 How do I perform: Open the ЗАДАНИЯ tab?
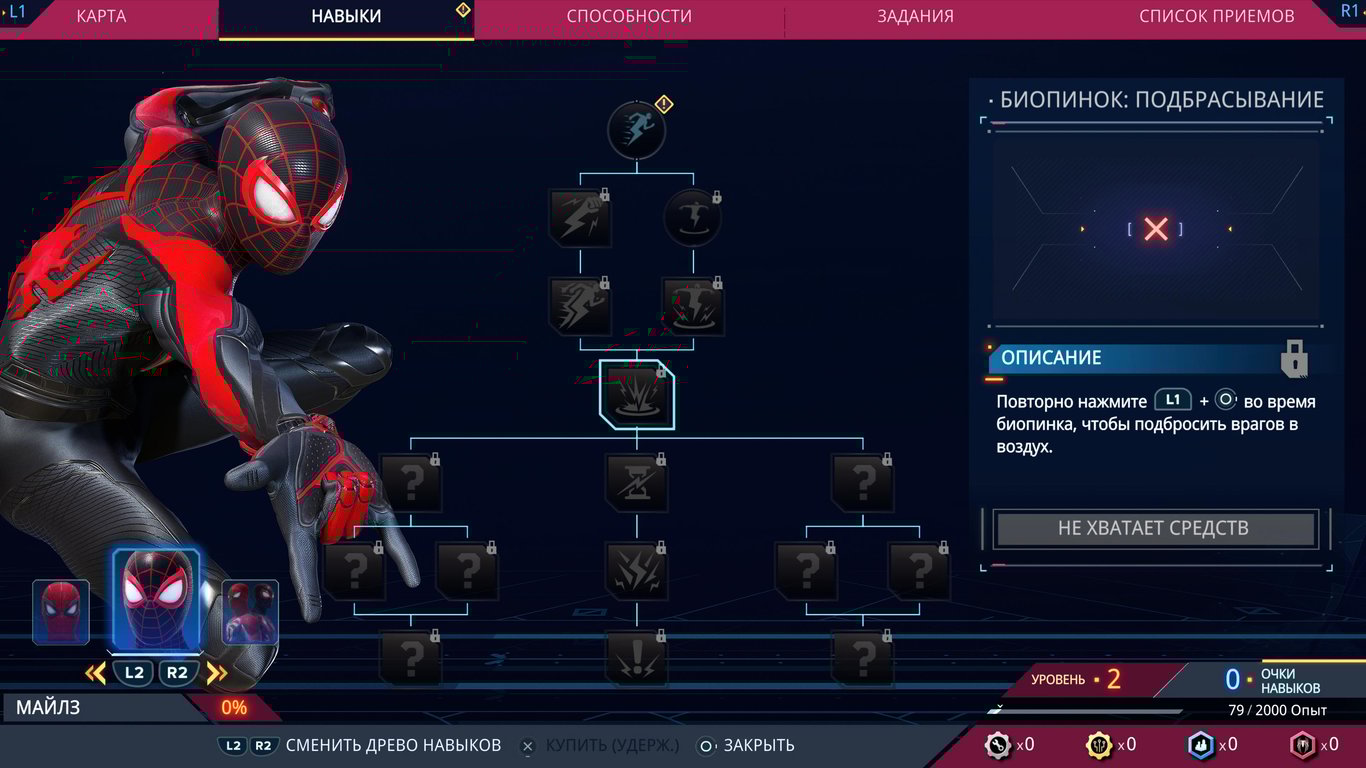click(x=915, y=16)
